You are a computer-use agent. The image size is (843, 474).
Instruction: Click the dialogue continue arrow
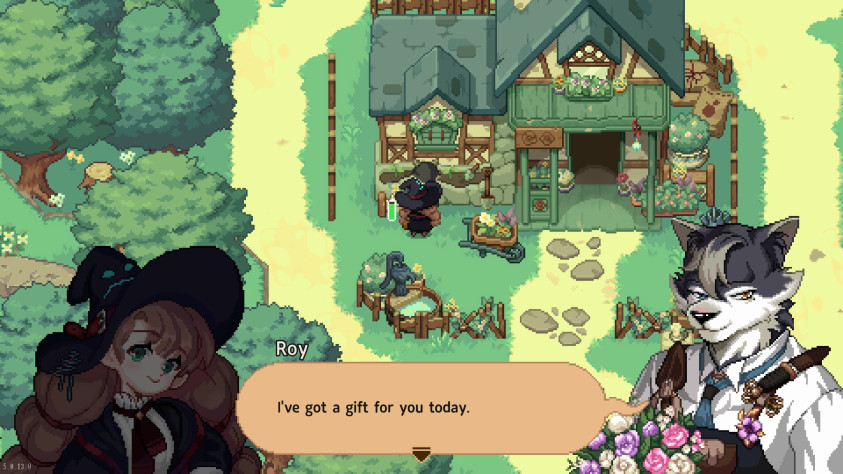click(x=421, y=455)
